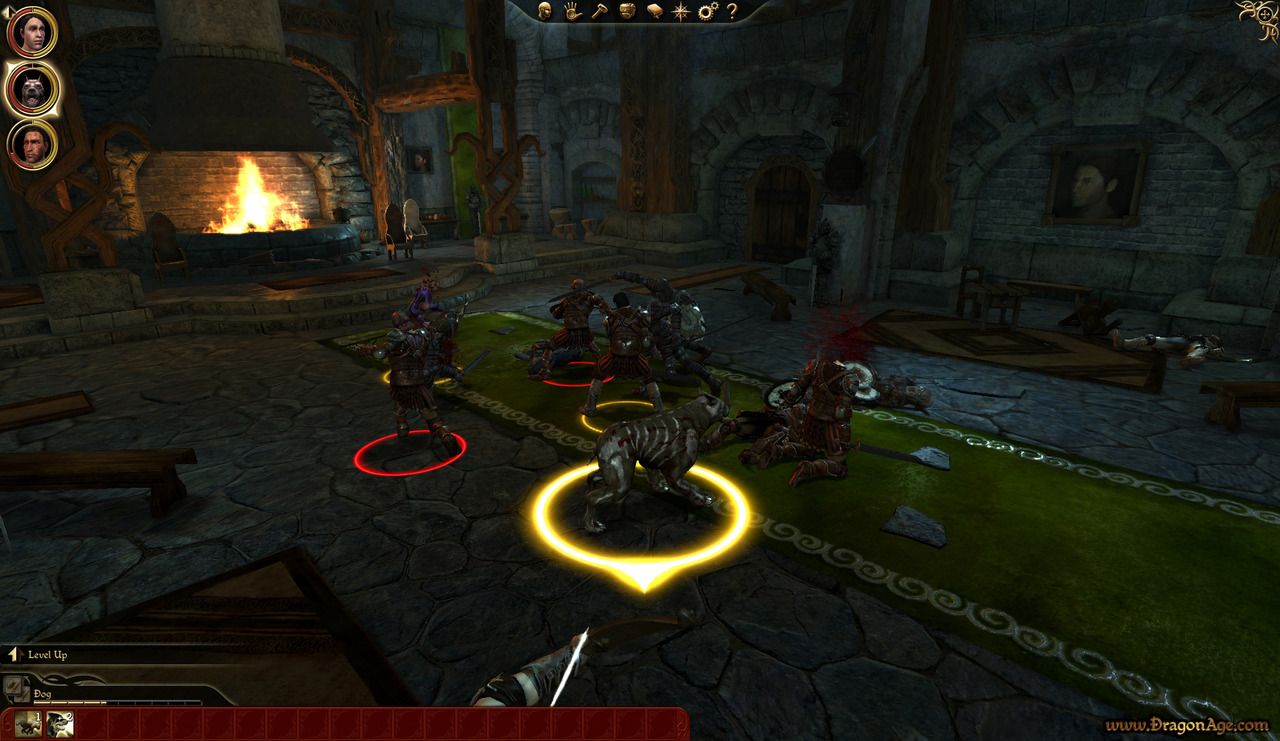Open Help with the question mark icon
The height and width of the screenshot is (741, 1280).
click(x=731, y=11)
